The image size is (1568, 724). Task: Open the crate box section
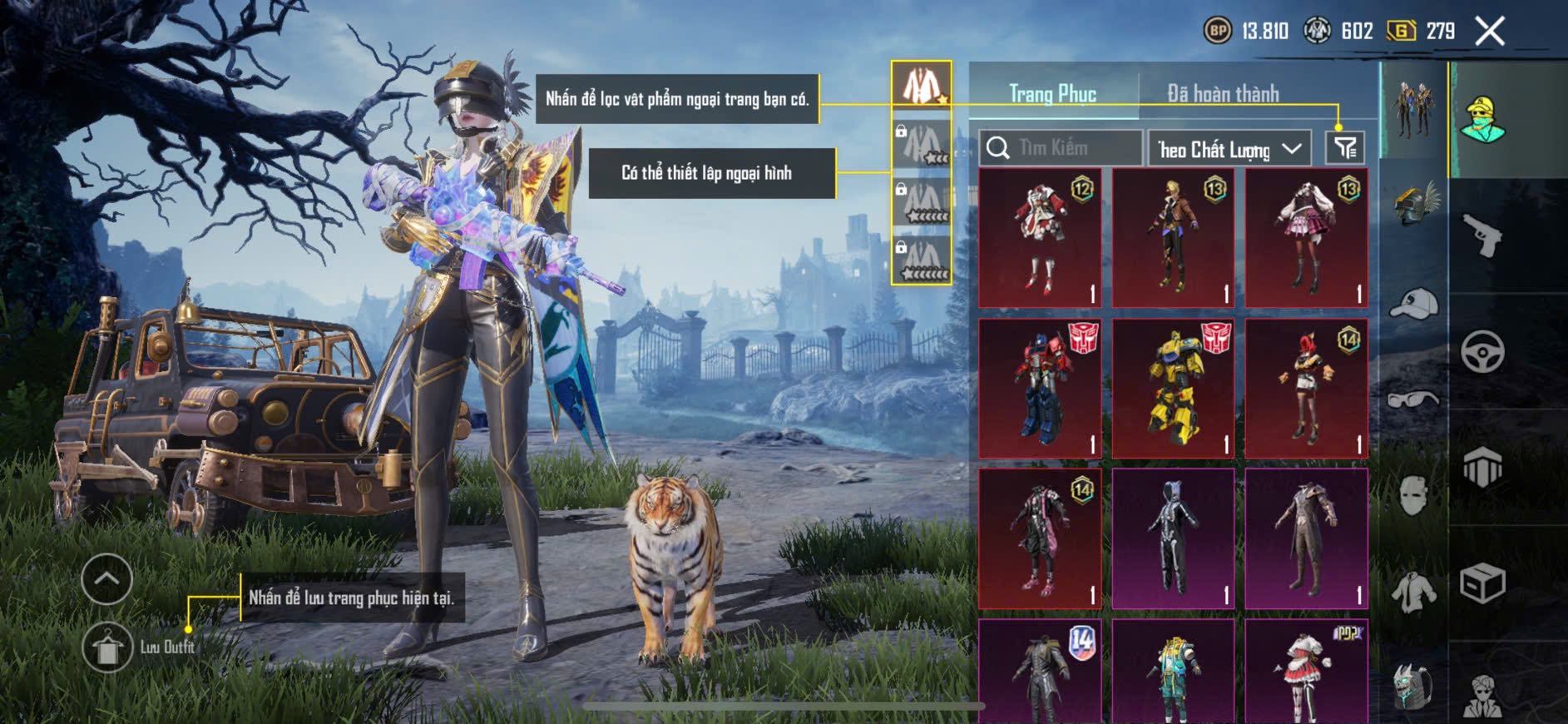tap(1482, 583)
